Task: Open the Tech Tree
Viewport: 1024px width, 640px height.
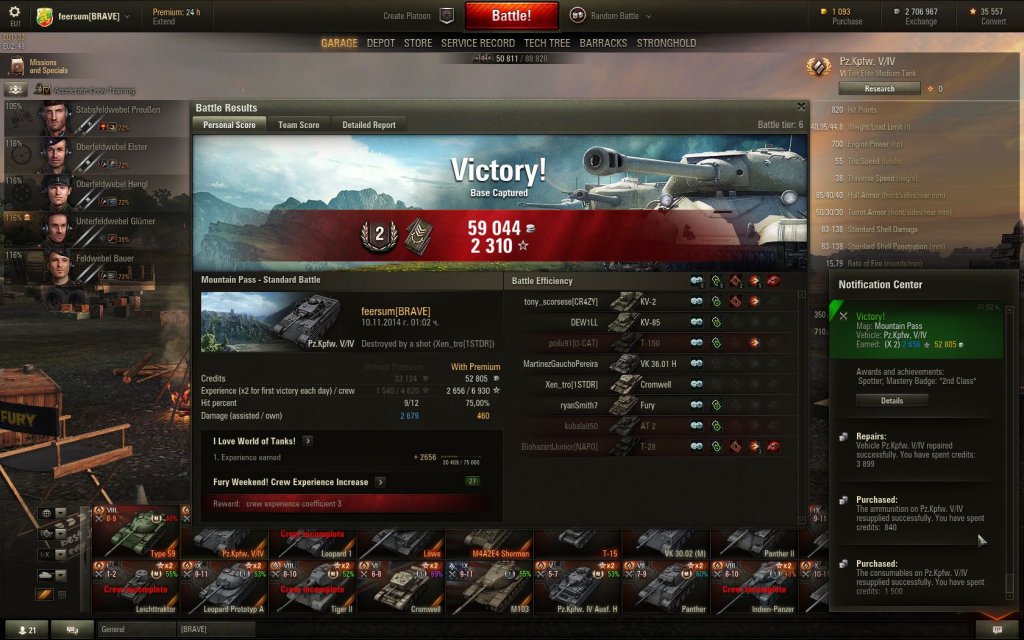Action: click(x=547, y=43)
